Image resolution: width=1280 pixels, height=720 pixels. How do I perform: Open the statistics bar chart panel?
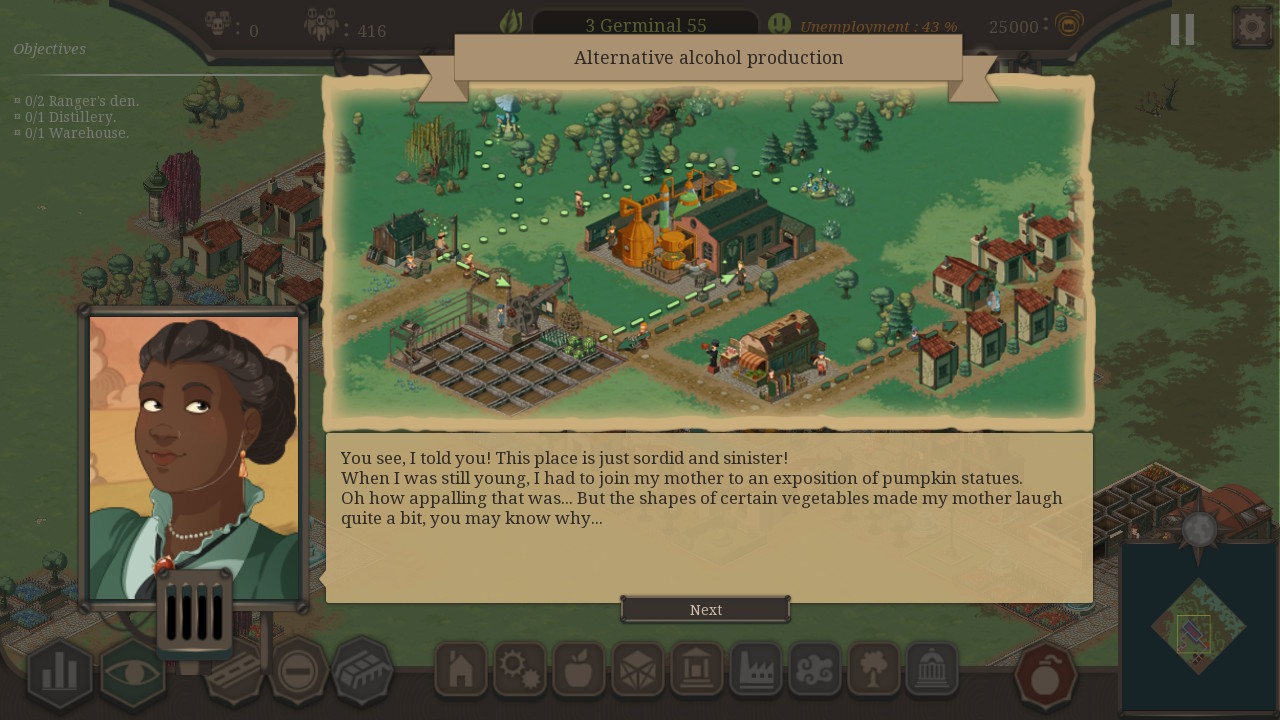pos(59,673)
